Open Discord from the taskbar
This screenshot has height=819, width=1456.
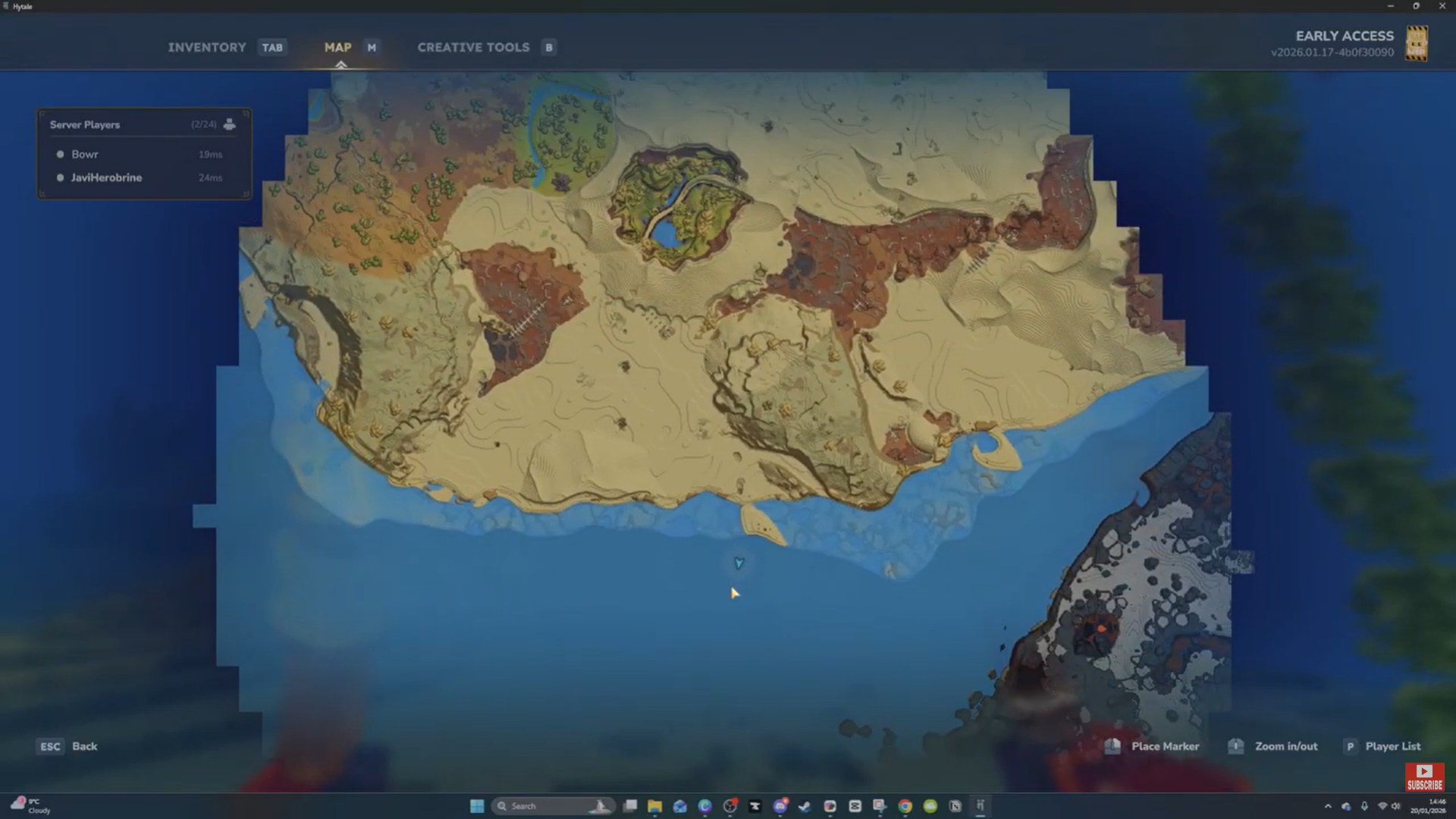point(780,805)
